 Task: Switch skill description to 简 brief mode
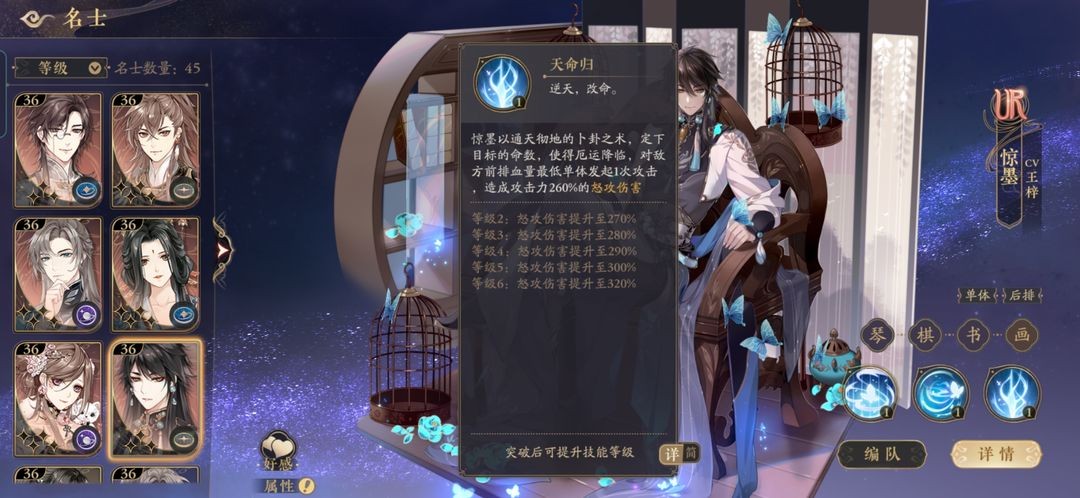(689, 453)
